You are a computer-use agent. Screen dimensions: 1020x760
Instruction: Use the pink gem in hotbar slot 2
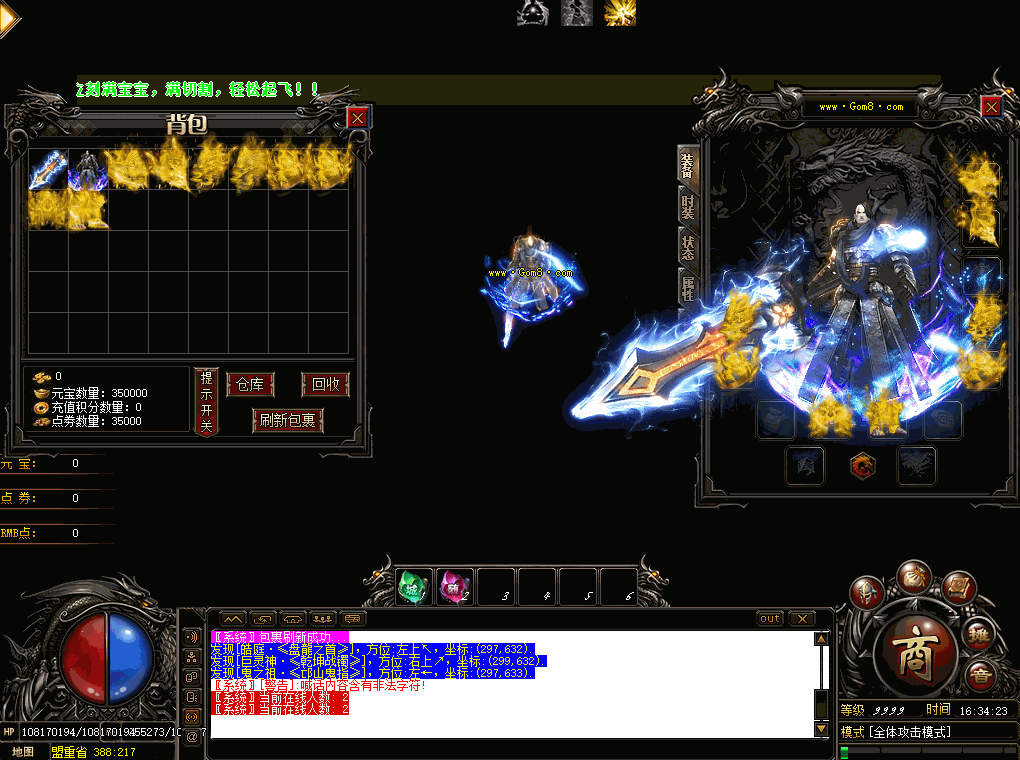[455, 586]
